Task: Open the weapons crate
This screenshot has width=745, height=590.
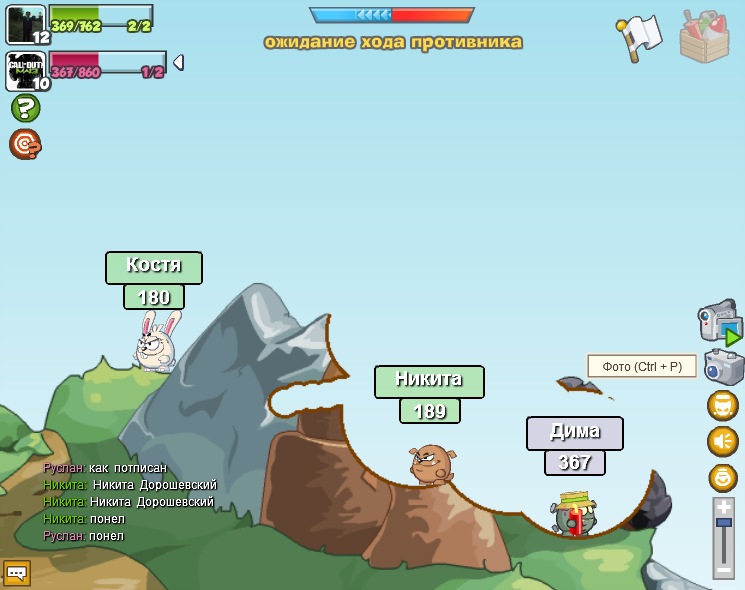Action: (704, 37)
